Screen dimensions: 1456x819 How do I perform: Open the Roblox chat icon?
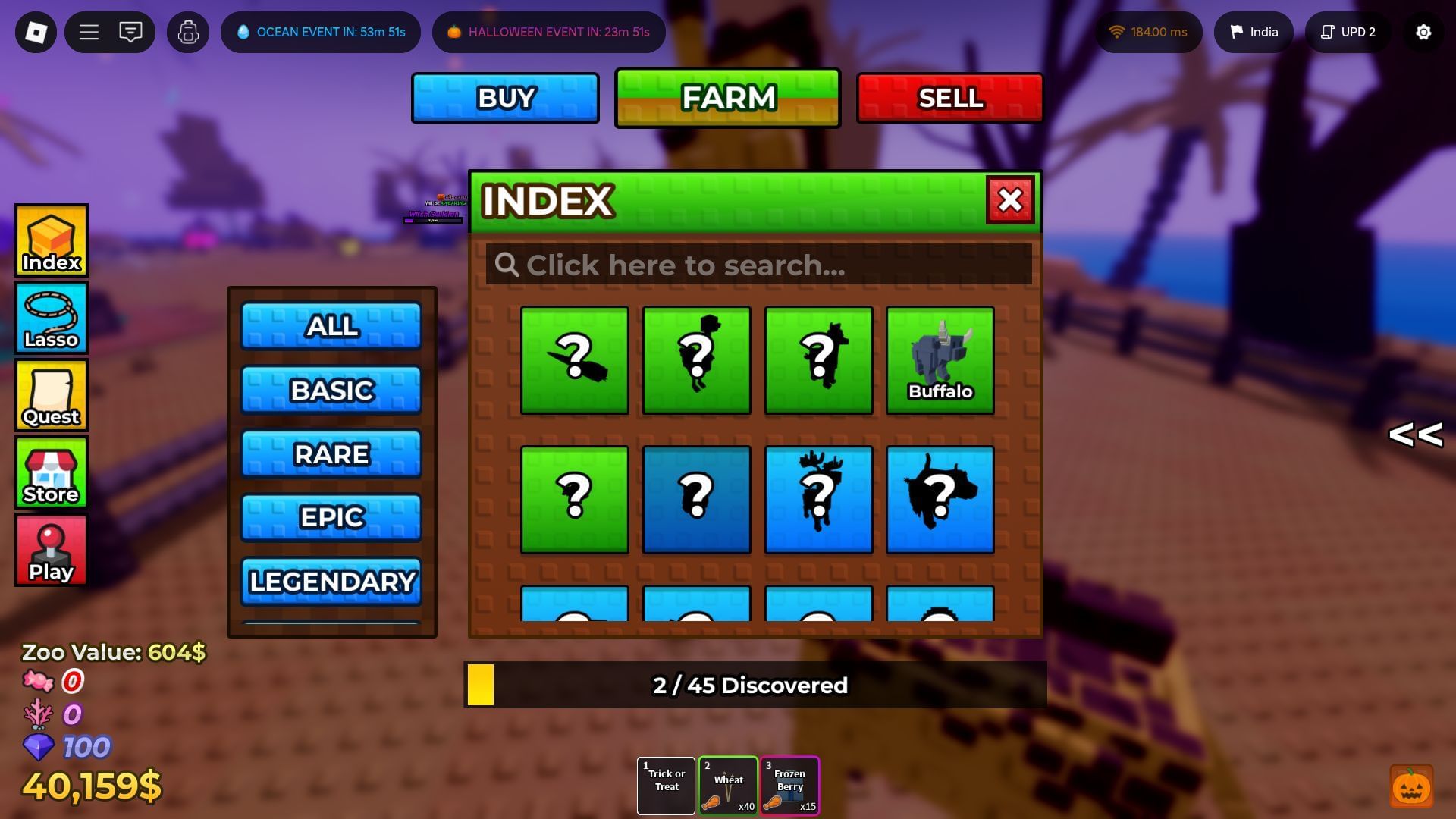130,32
